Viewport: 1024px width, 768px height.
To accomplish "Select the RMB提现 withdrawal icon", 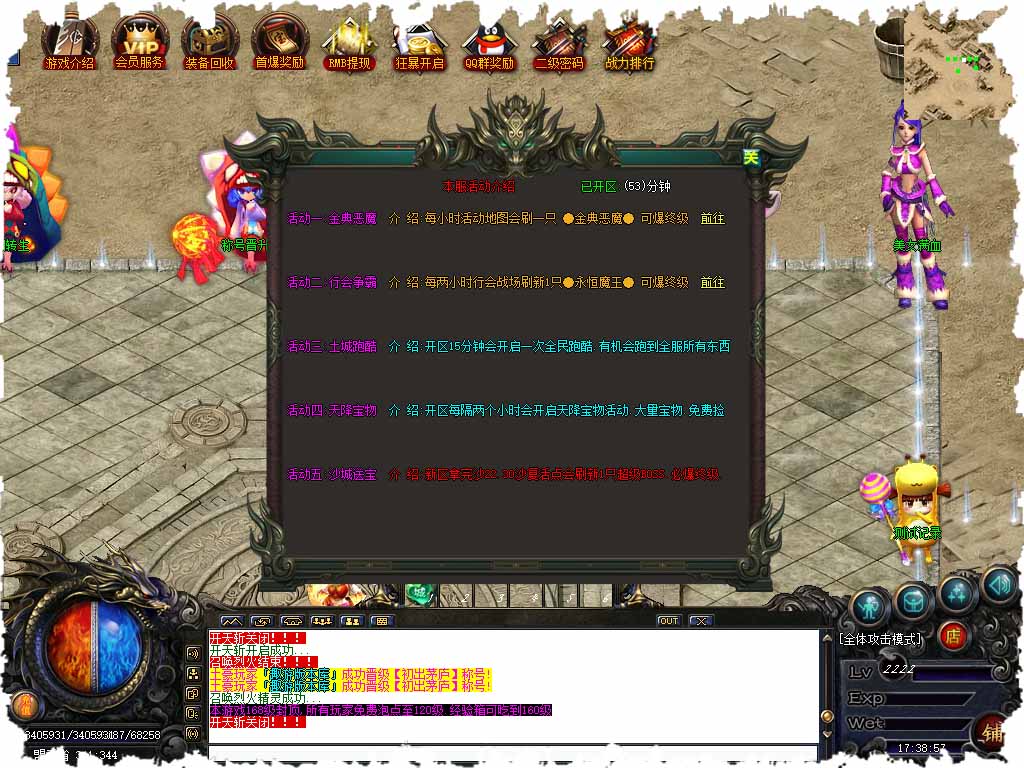I will (349, 43).
